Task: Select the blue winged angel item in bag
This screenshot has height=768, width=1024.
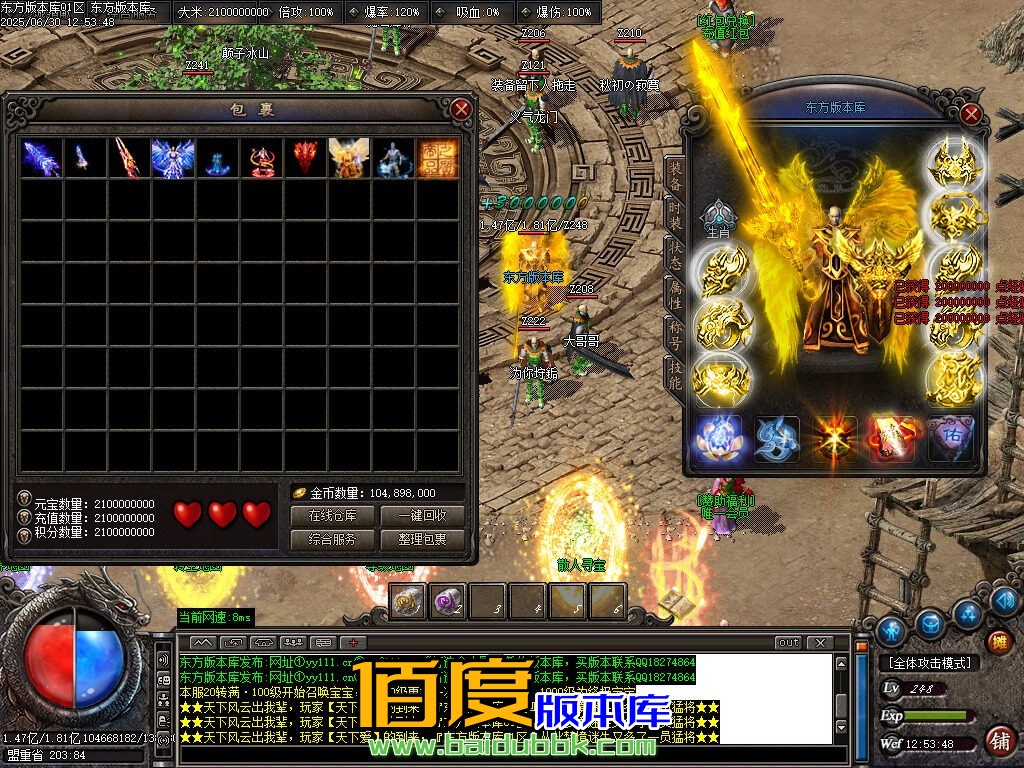Action: click(172, 158)
